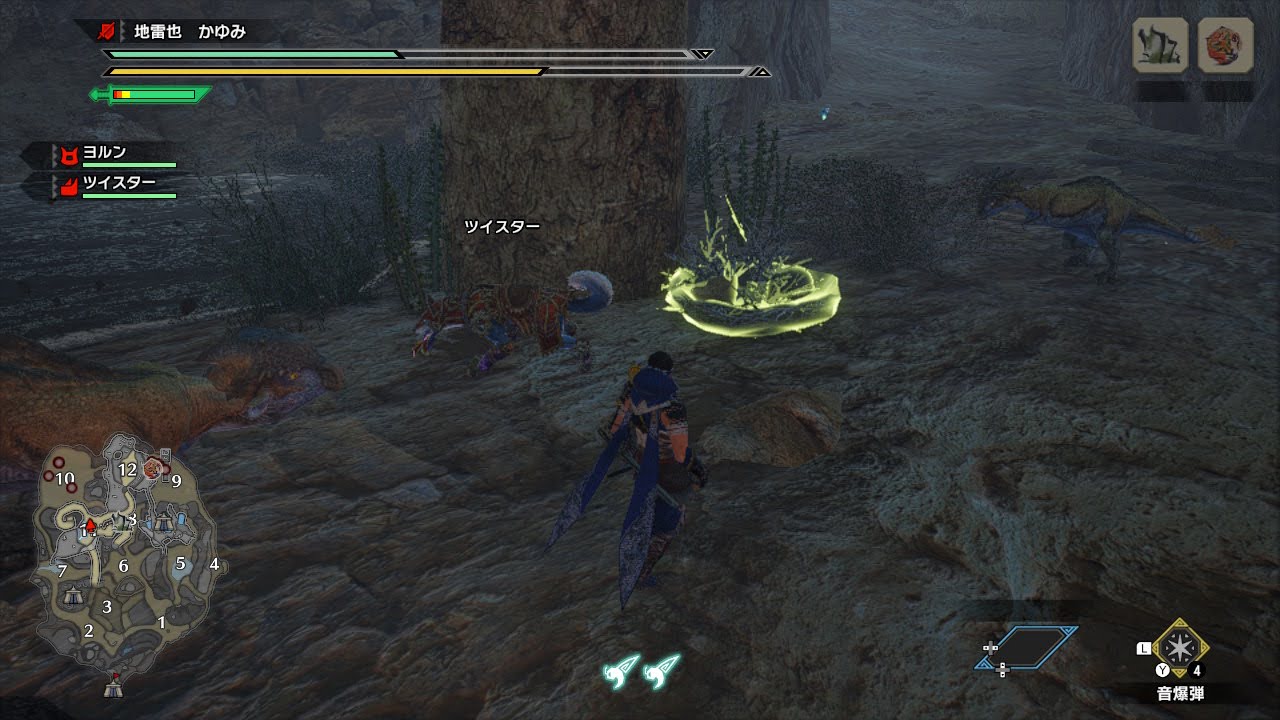Viewport: 1280px width, 720px height.
Task: Open the area minimap
Action: [x=123, y=560]
